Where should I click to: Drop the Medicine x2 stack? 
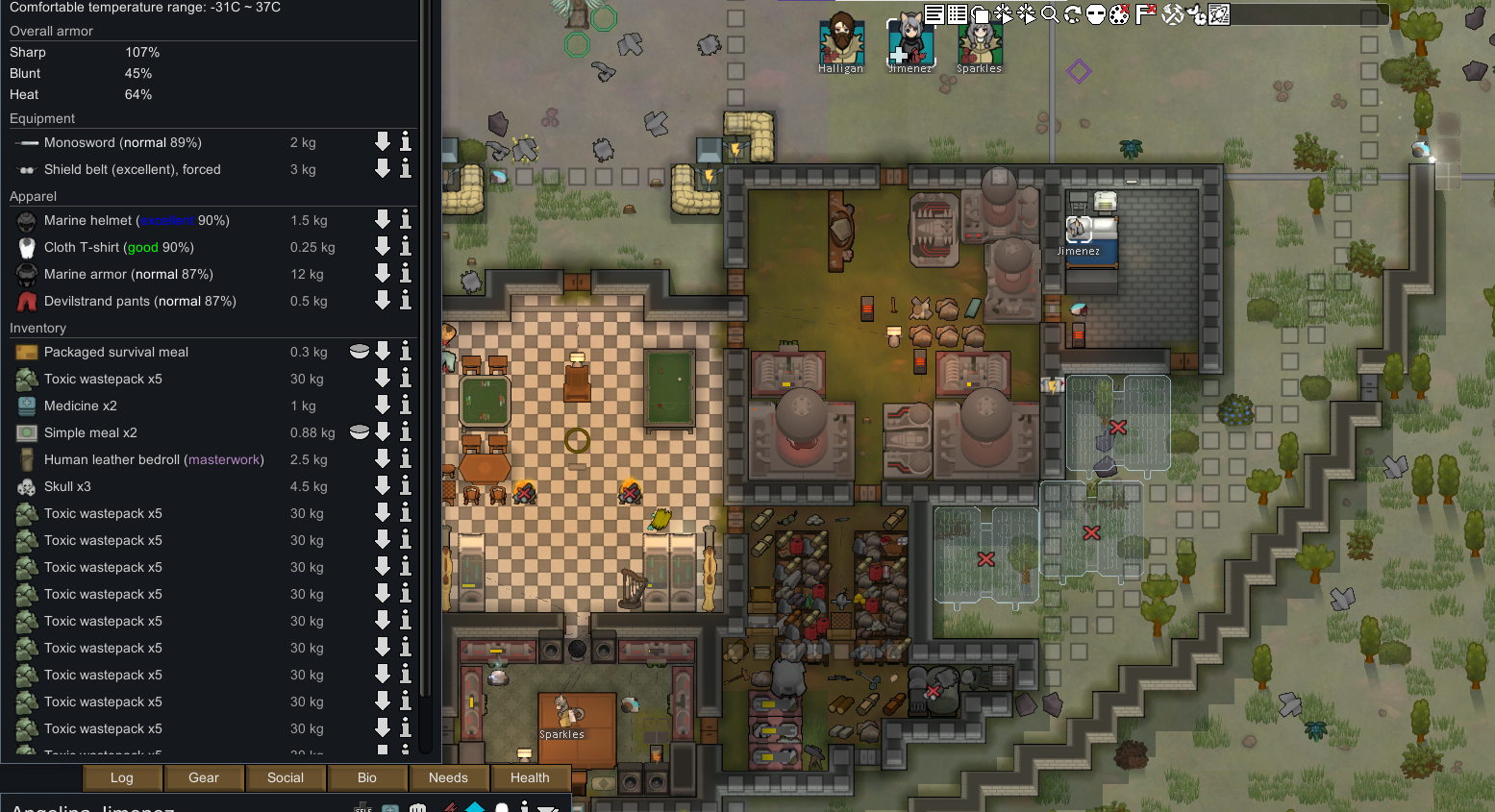pos(383,406)
